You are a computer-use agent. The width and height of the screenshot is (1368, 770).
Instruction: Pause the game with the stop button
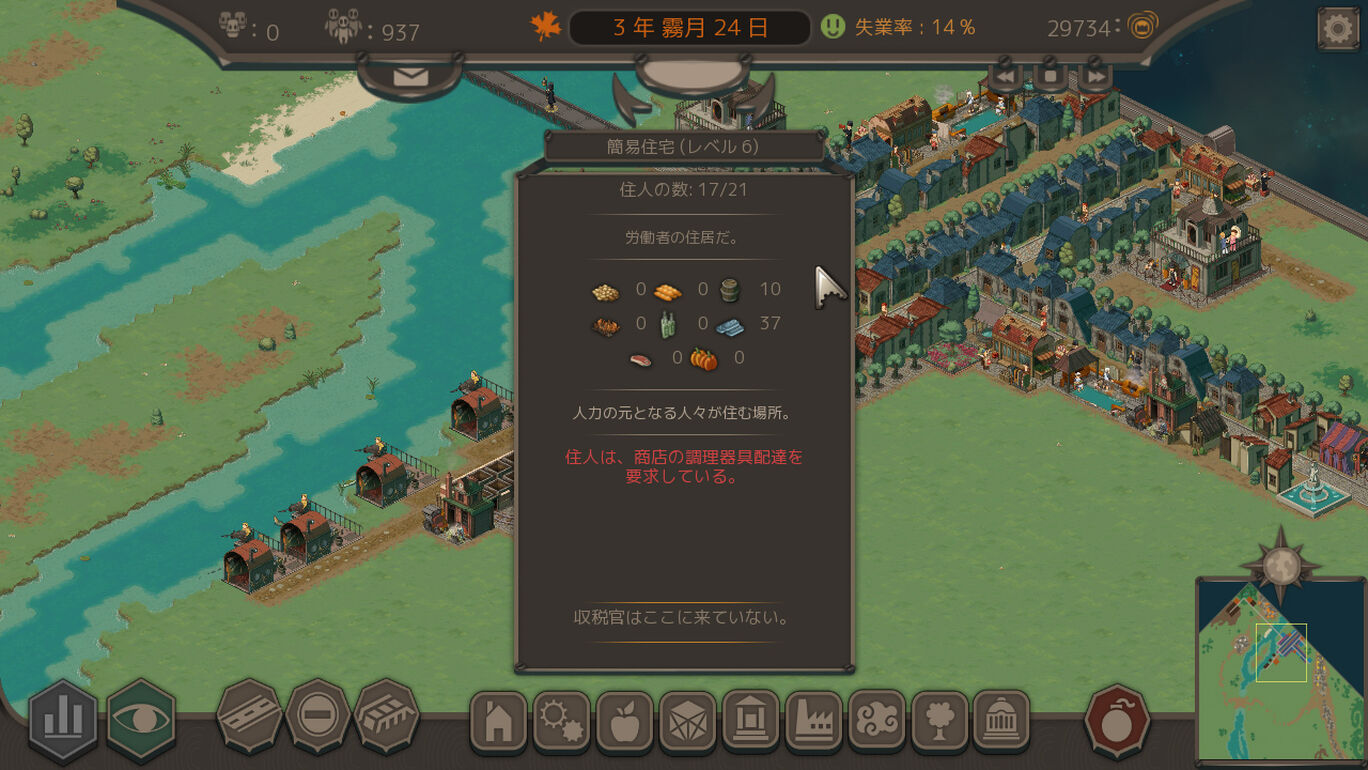coord(1050,76)
